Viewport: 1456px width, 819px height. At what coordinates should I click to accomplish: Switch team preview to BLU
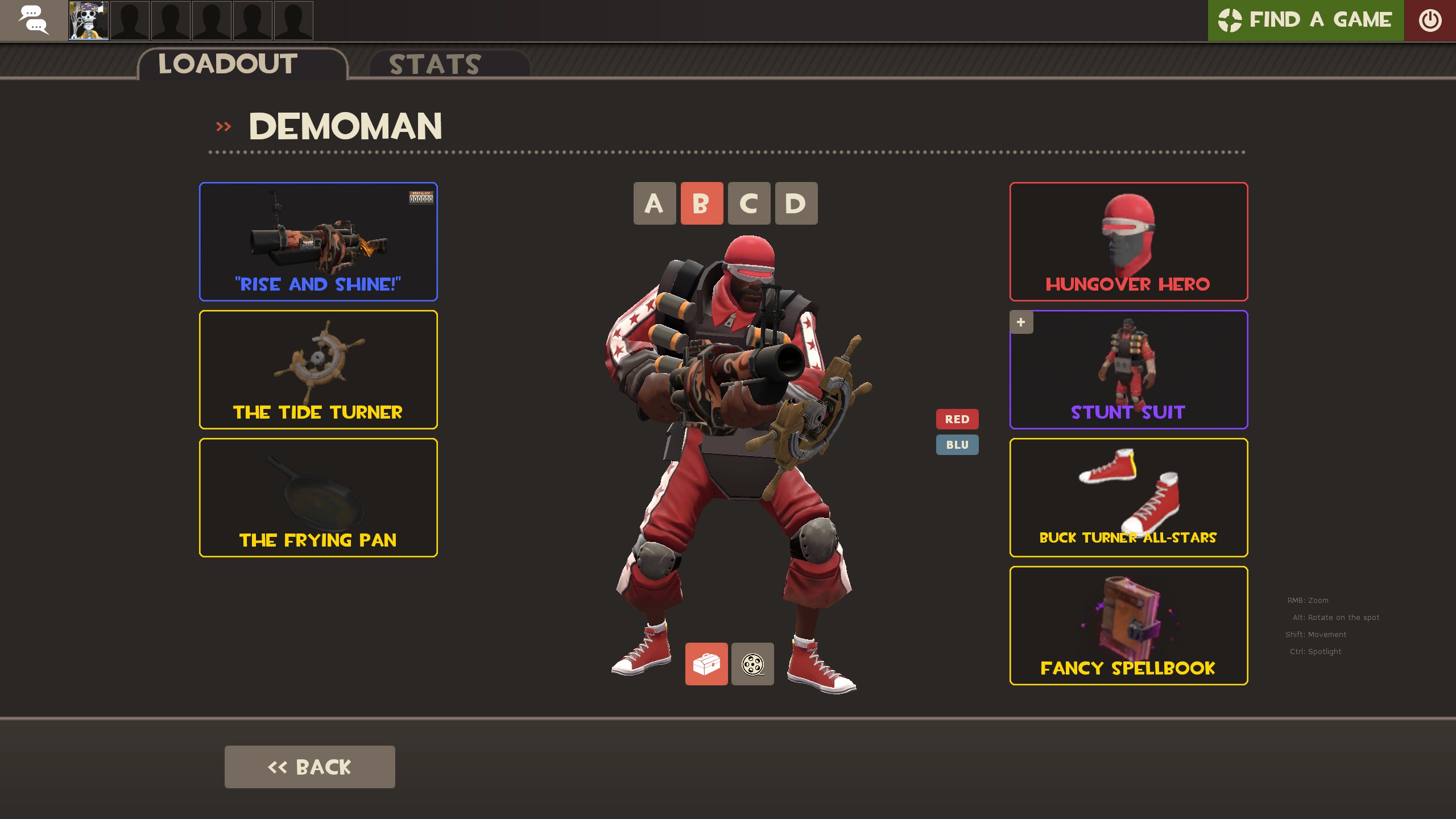pyautogui.click(x=958, y=445)
